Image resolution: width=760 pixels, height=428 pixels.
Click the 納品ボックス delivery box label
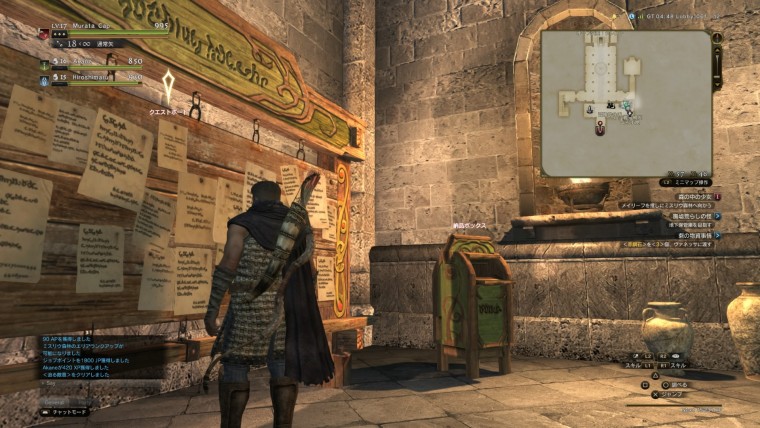[x=468, y=227]
